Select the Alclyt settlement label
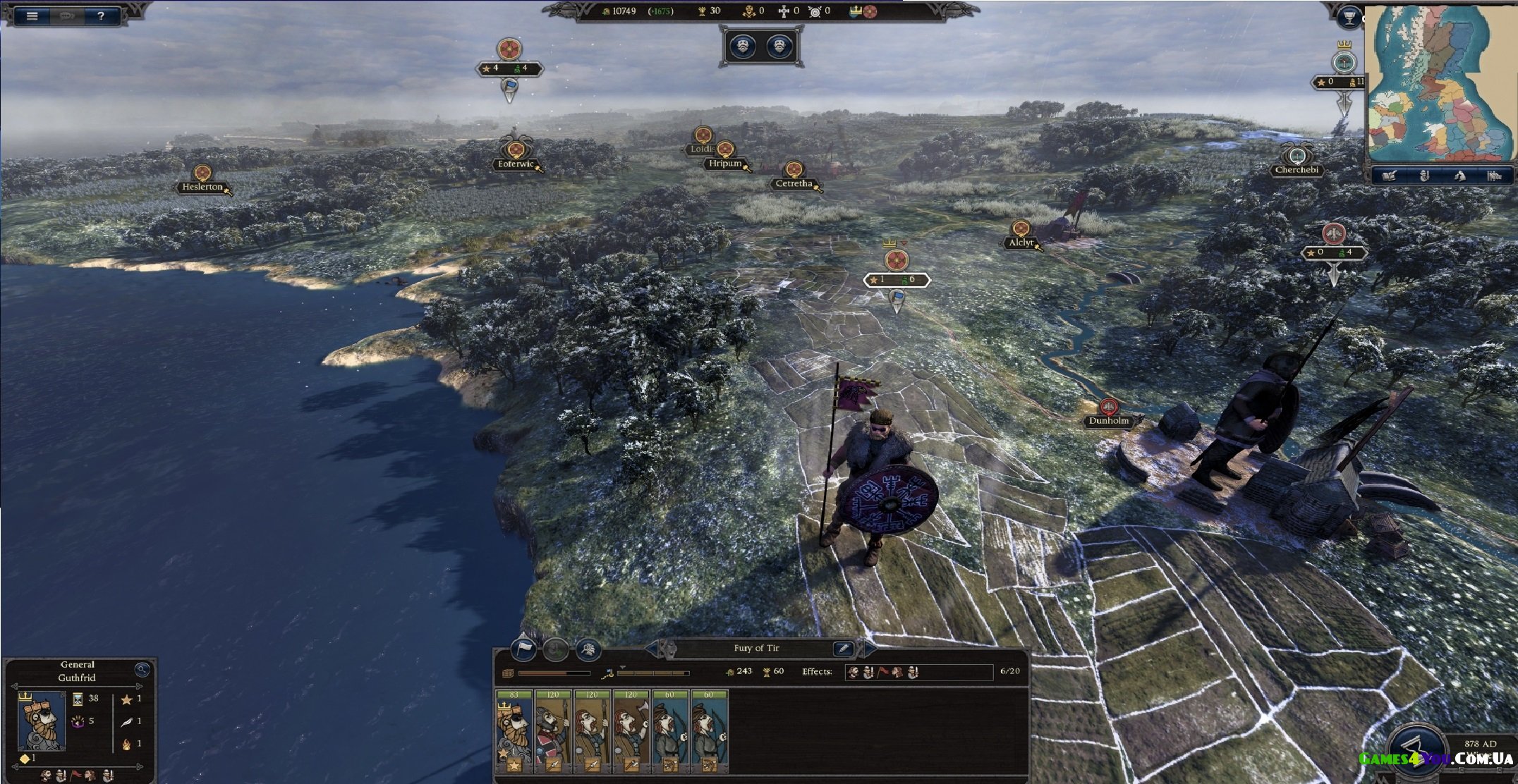The width and height of the screenshot is (1518, 784). click(1021, 243)
